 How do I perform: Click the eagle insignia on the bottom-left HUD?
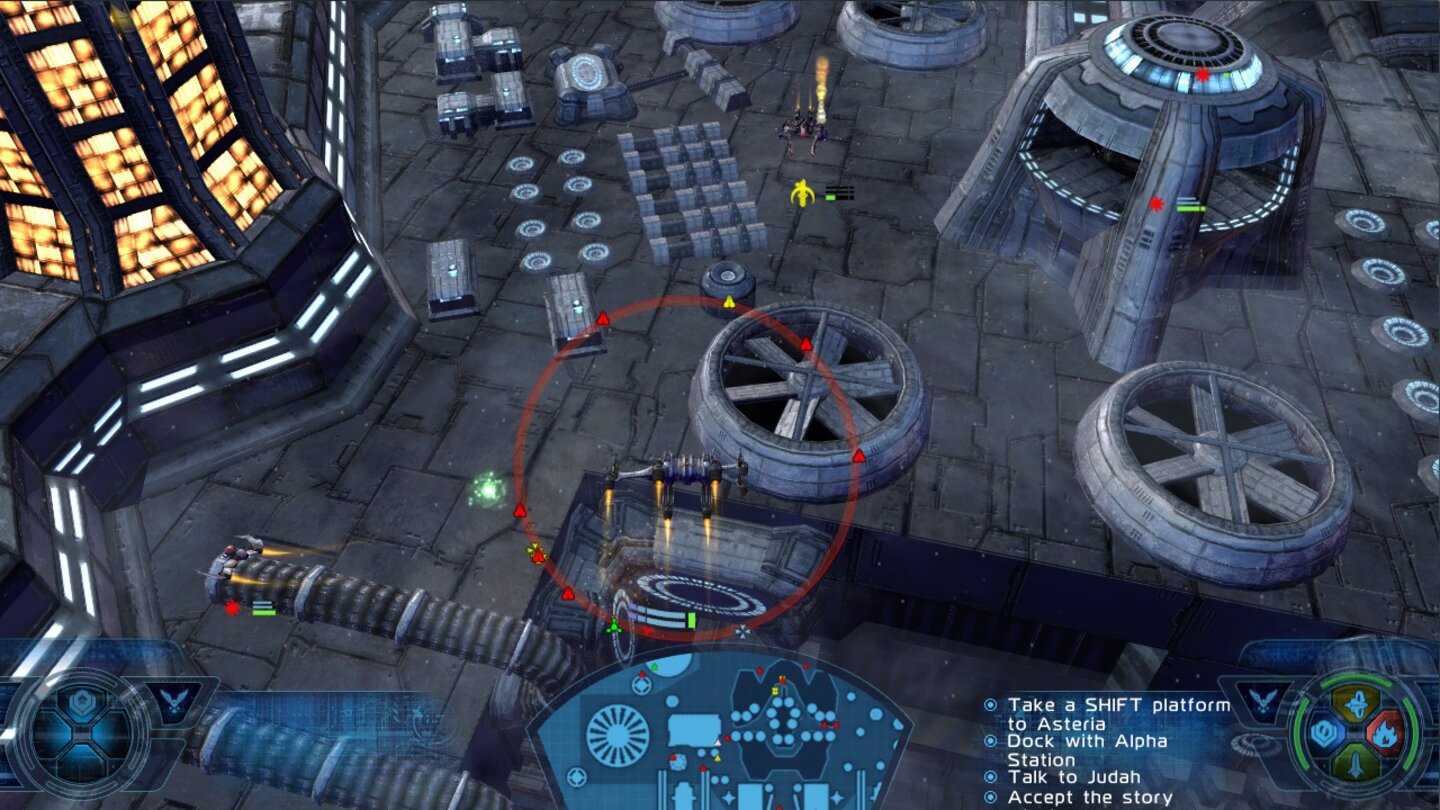(173, 698)
